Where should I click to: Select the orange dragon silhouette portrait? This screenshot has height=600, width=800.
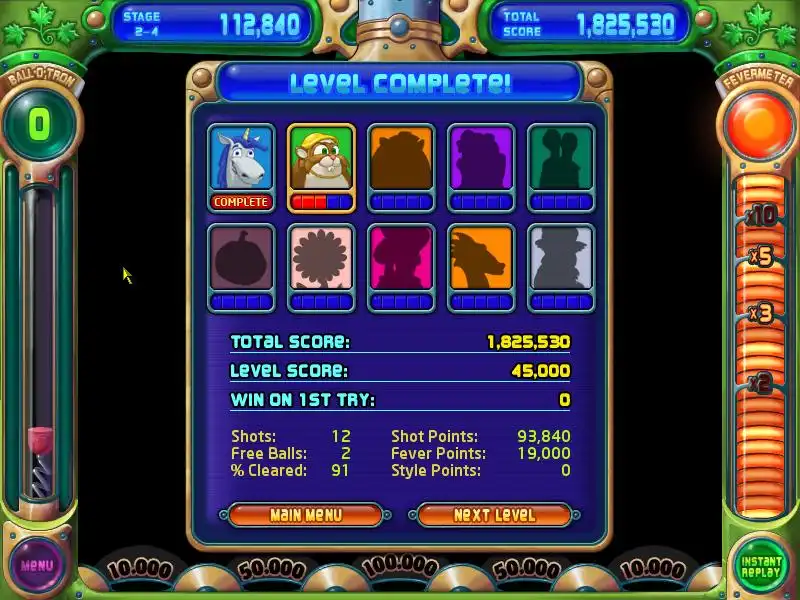481,259
